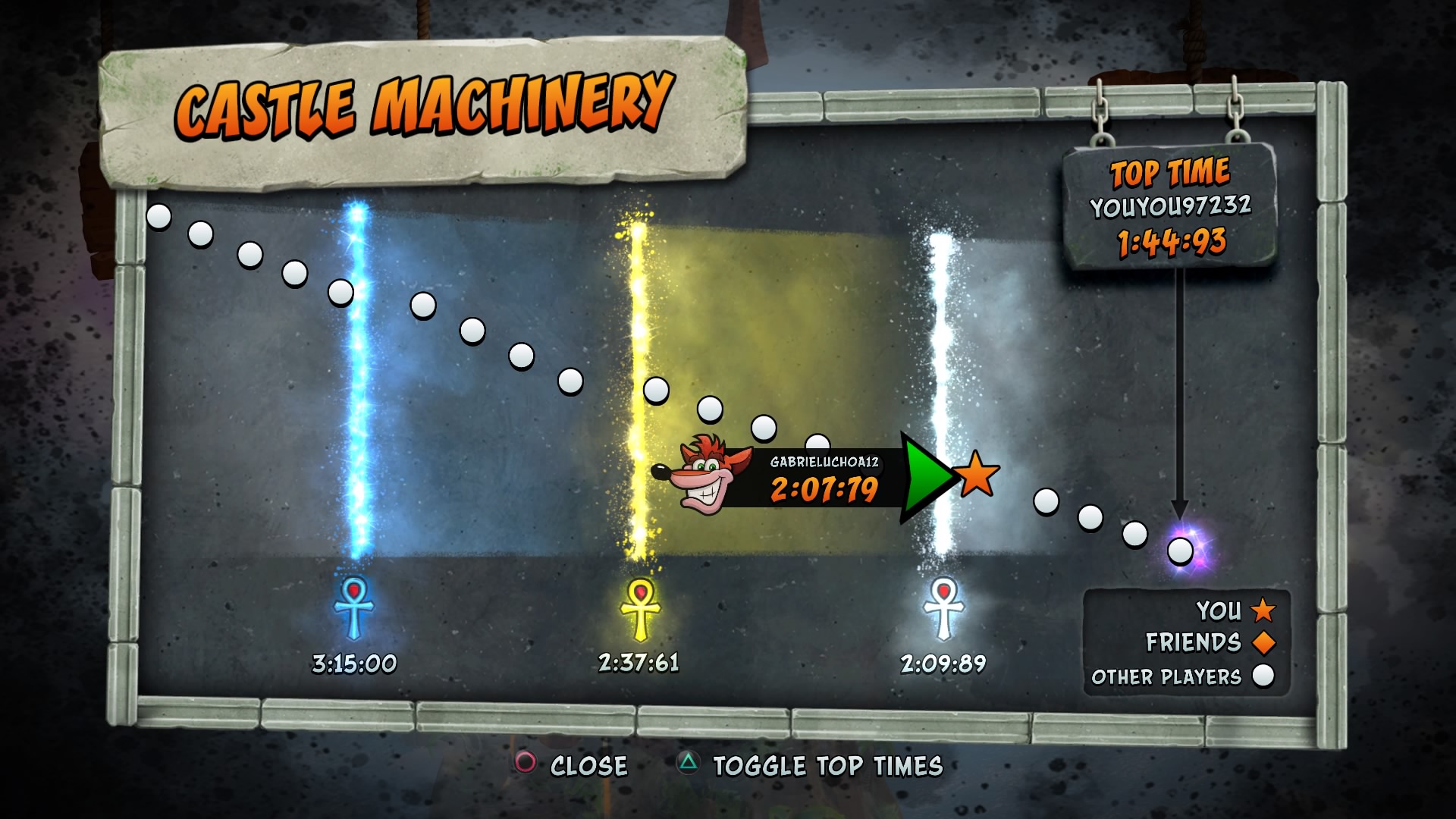Click the You legend entry

point(1235,610)
